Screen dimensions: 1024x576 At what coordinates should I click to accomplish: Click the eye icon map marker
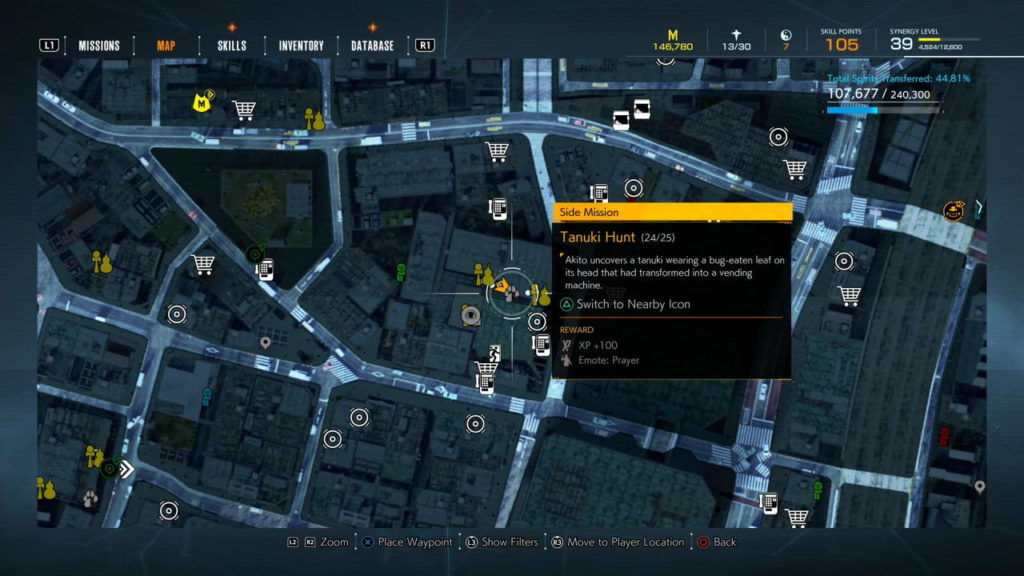pyautogui.click(x=470, y=316)
